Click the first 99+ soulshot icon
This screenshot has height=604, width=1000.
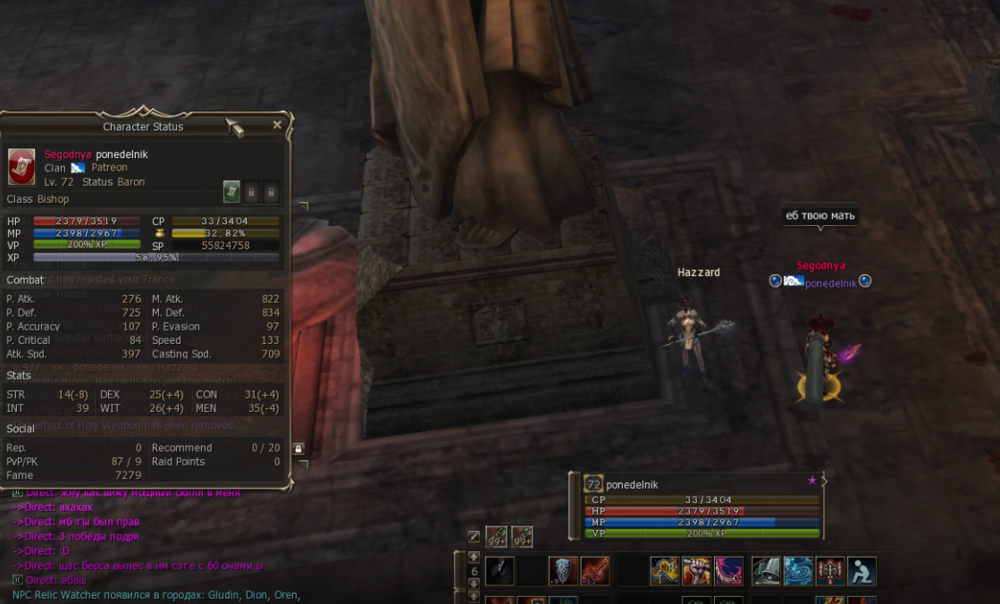click(x=496, y=537)
